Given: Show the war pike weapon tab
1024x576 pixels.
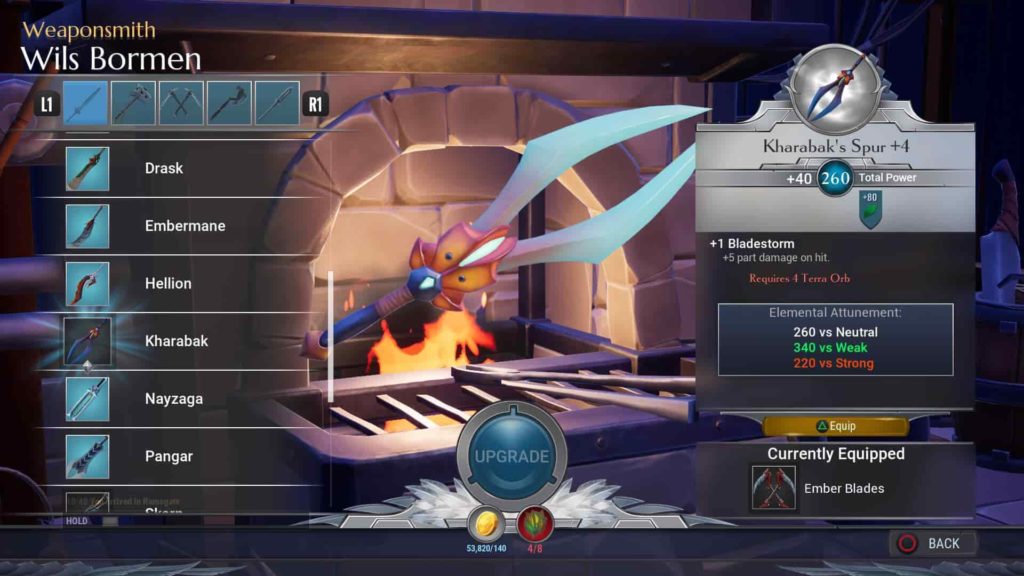Looking at the screenshot, I should point(277,103).
